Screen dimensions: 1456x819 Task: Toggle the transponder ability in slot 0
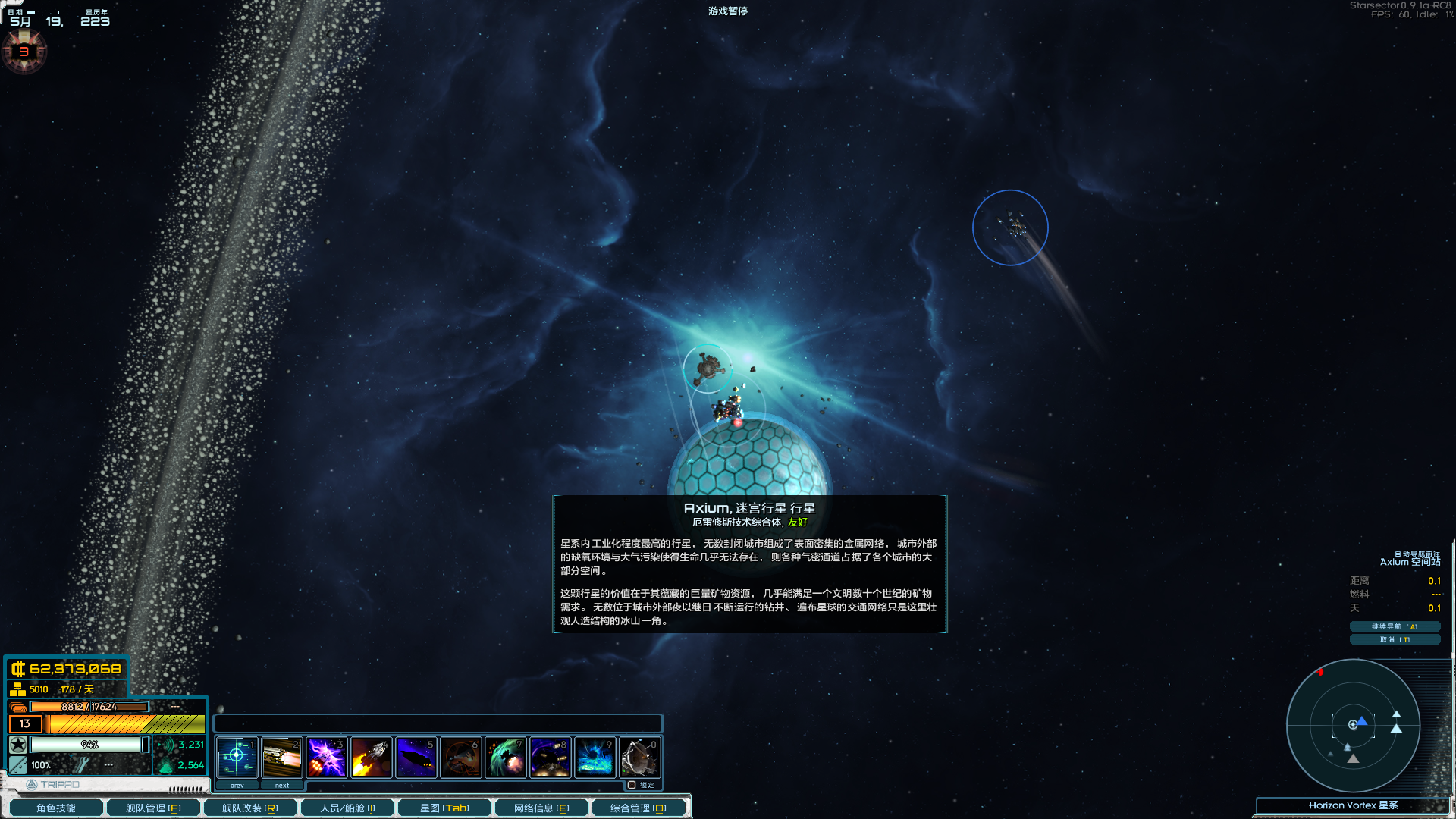pos(640,757)
